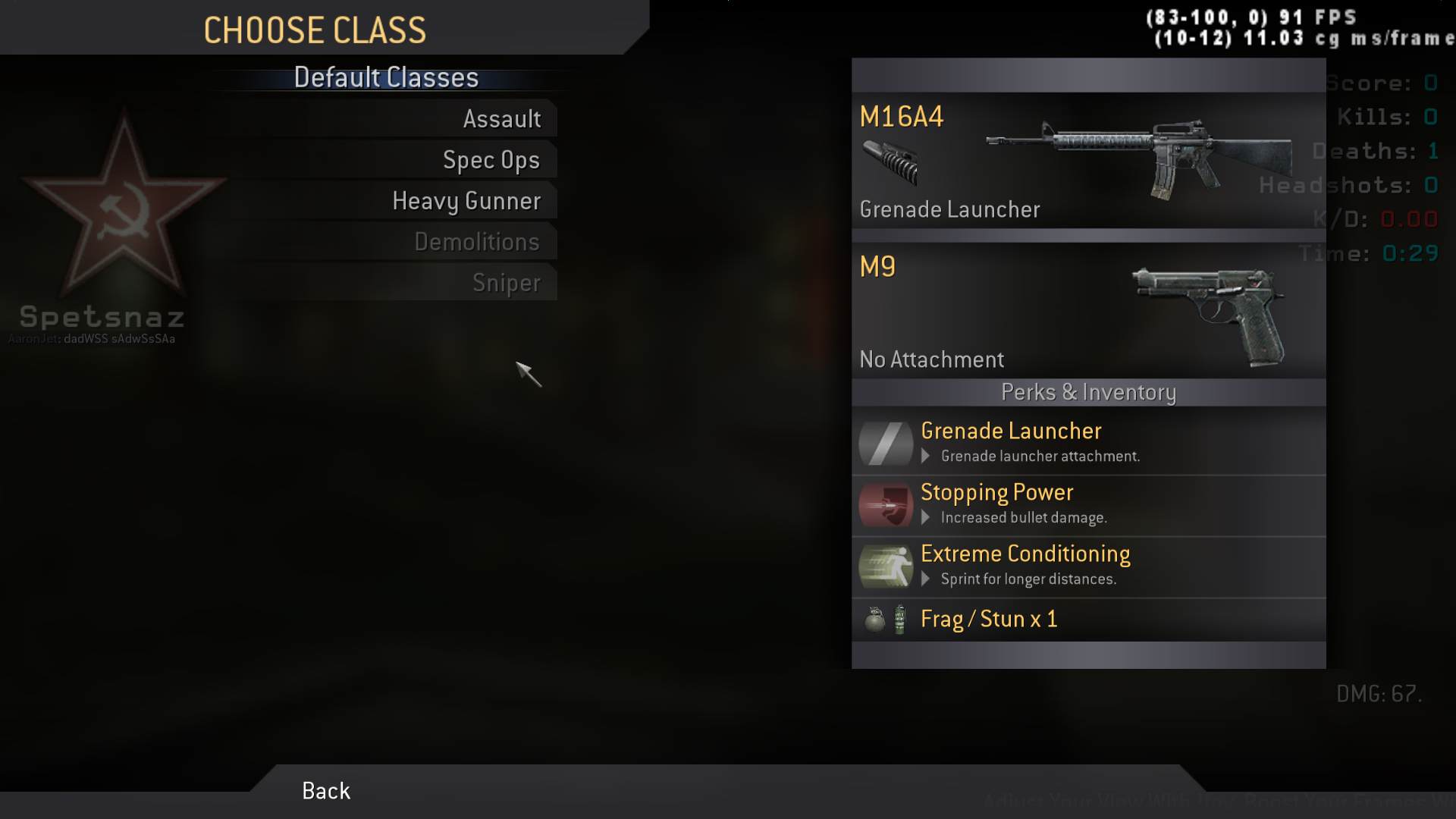The height and width of the screenshot is (819, 1456).
Task: Go Back to previous menu
Action: pos(326,791)
